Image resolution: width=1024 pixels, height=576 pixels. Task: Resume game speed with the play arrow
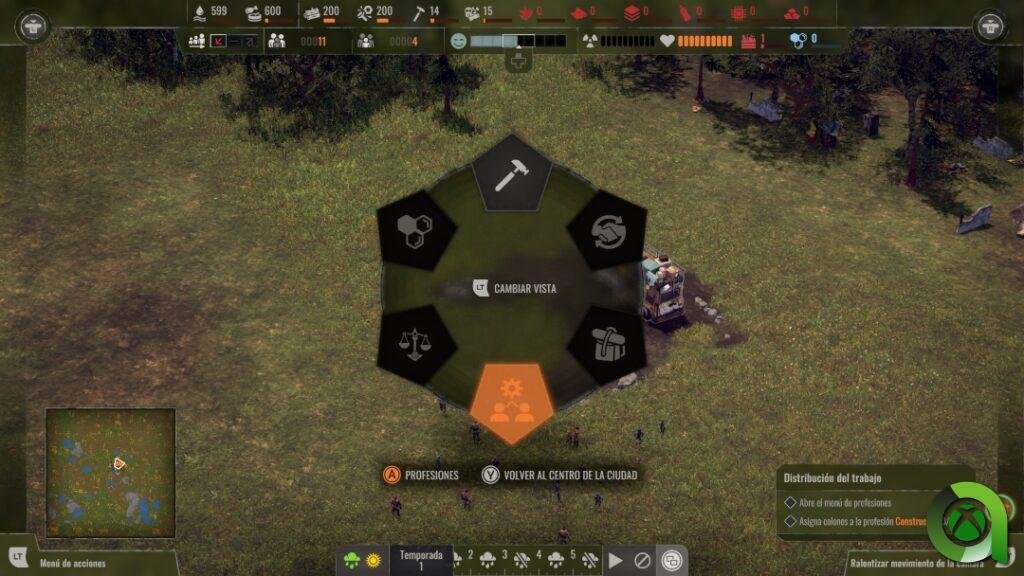(x=616, y=561)
